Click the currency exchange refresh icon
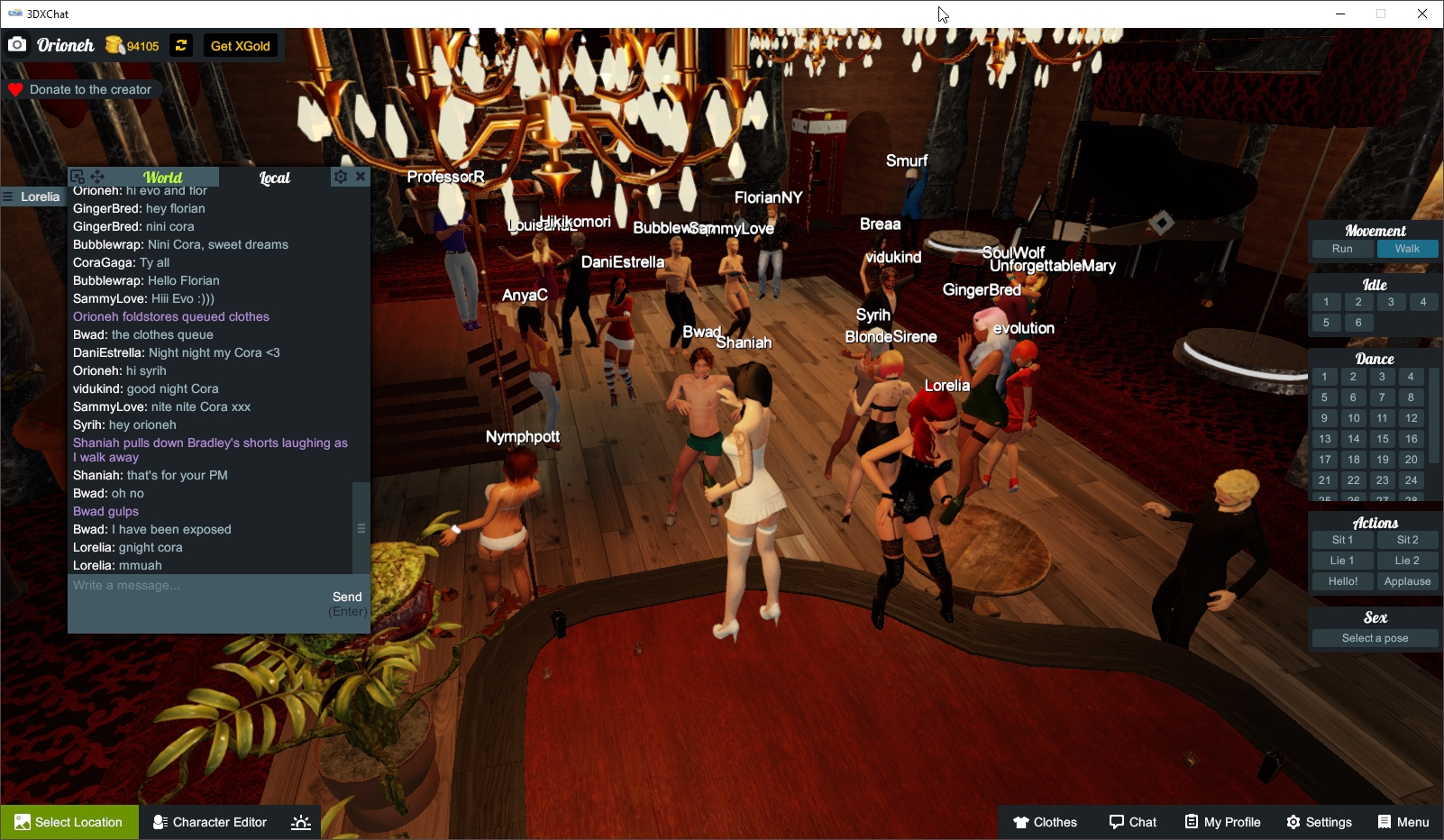1444x840 pixels. coord(180,44)
